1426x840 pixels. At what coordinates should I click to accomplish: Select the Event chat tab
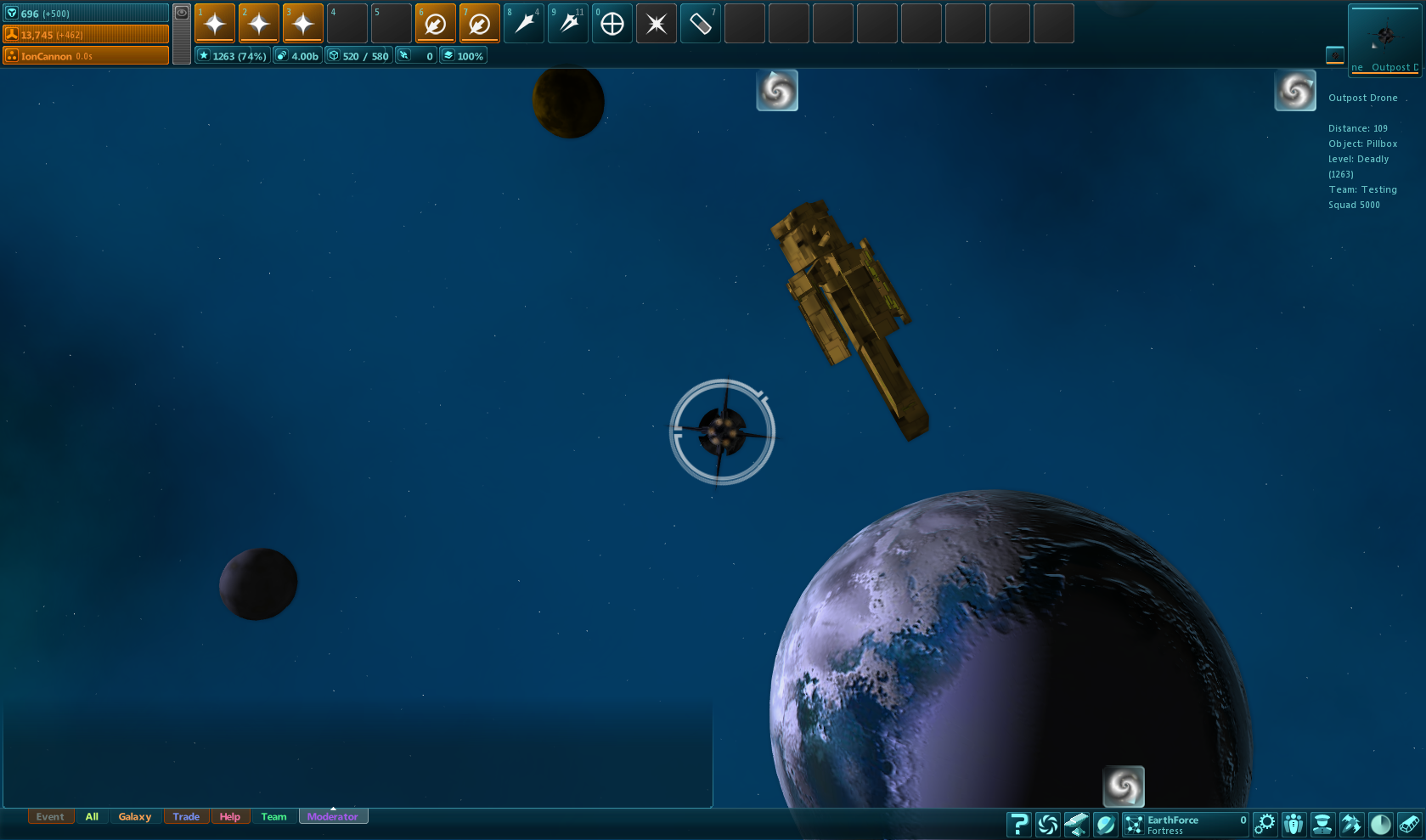pos(50,817)
